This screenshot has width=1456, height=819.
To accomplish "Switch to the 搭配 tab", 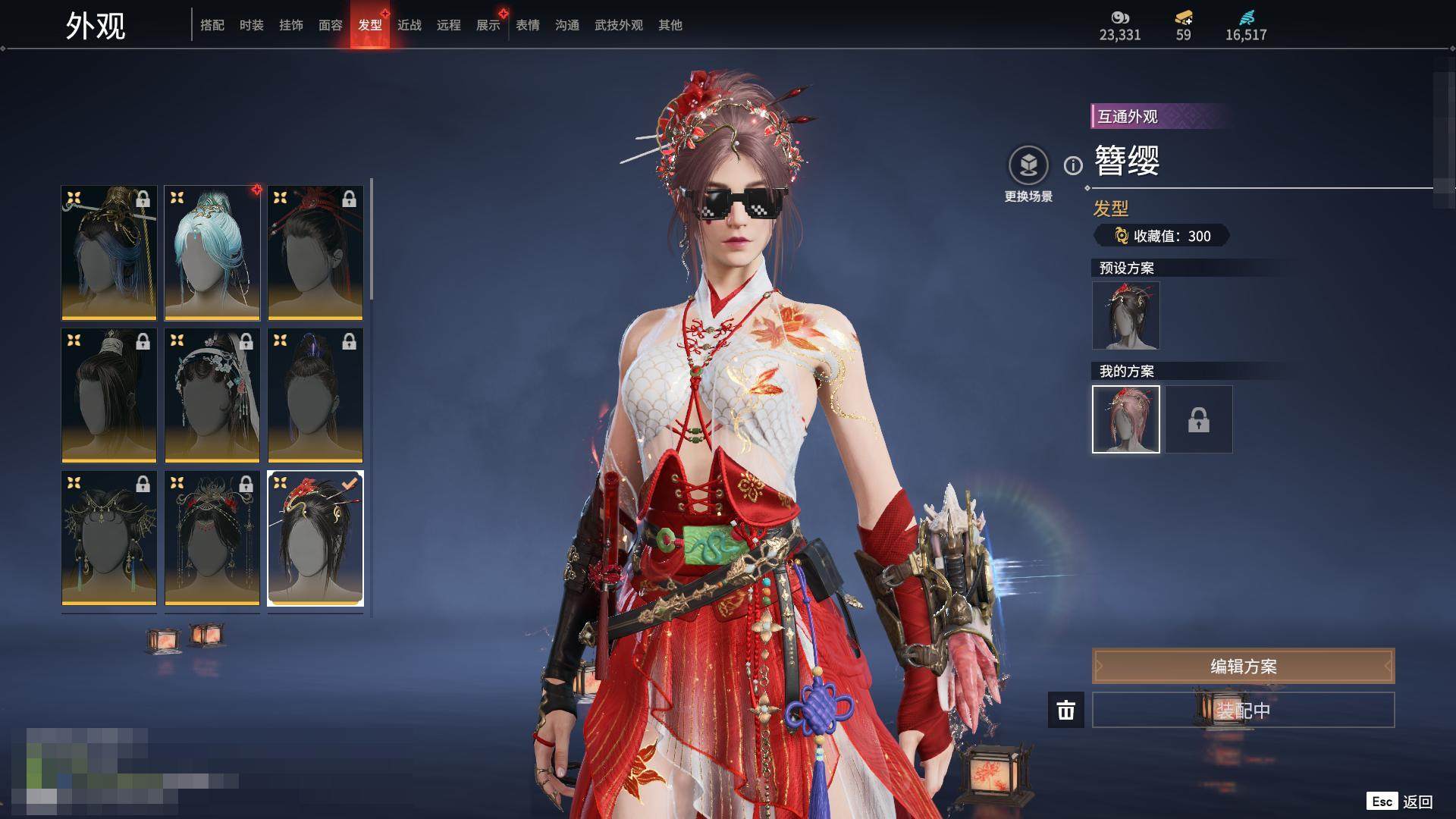I will coord(212,25).
